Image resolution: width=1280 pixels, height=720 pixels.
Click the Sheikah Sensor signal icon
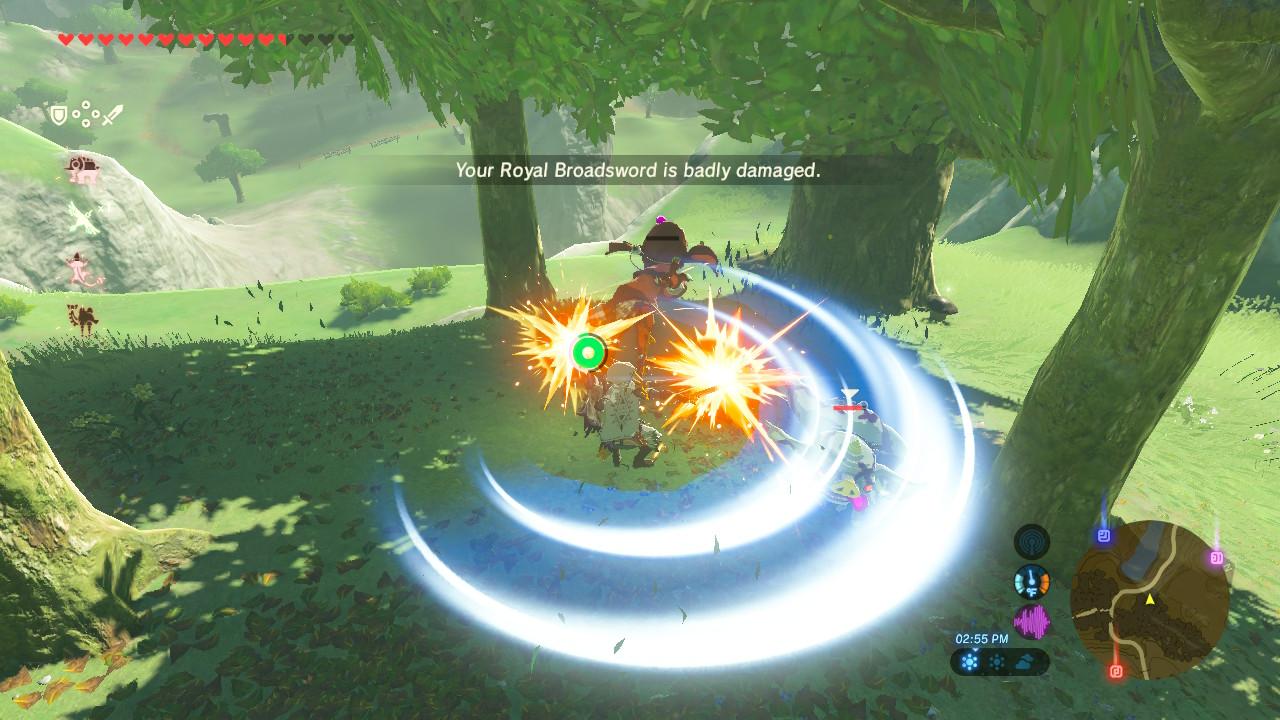point(1031,542)
